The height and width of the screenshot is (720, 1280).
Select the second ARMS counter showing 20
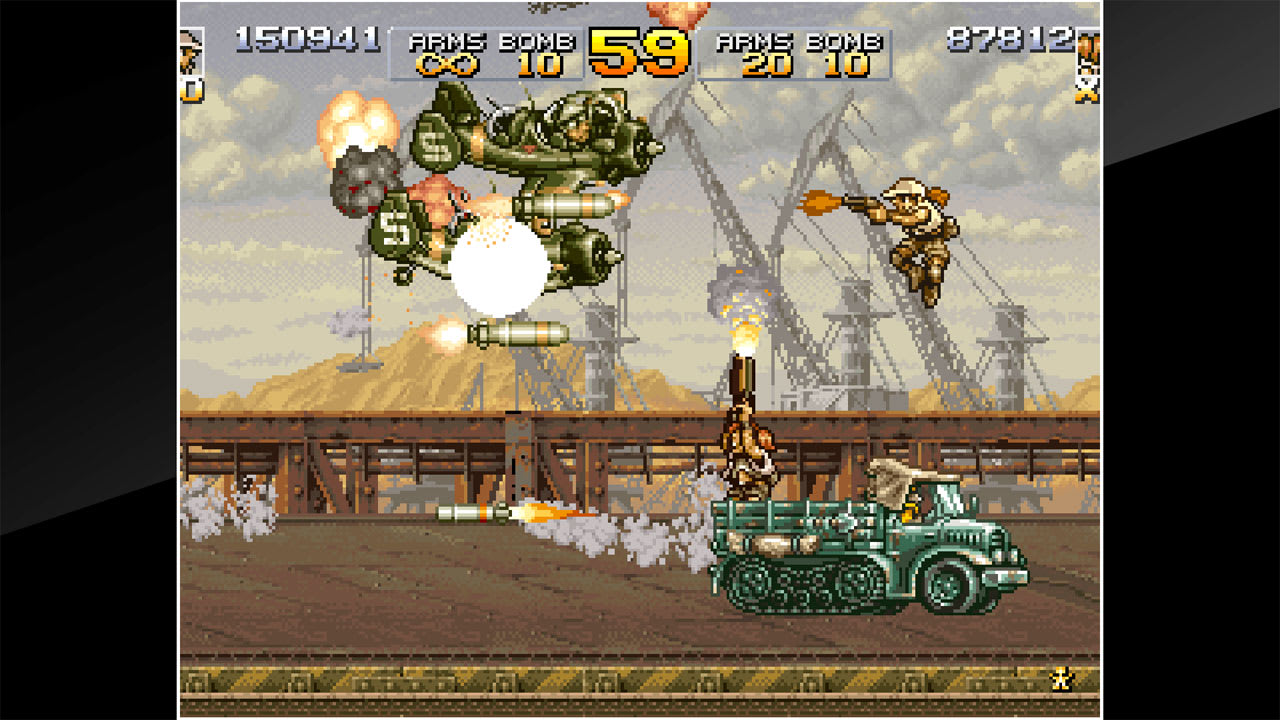click(x=765, y=67)
